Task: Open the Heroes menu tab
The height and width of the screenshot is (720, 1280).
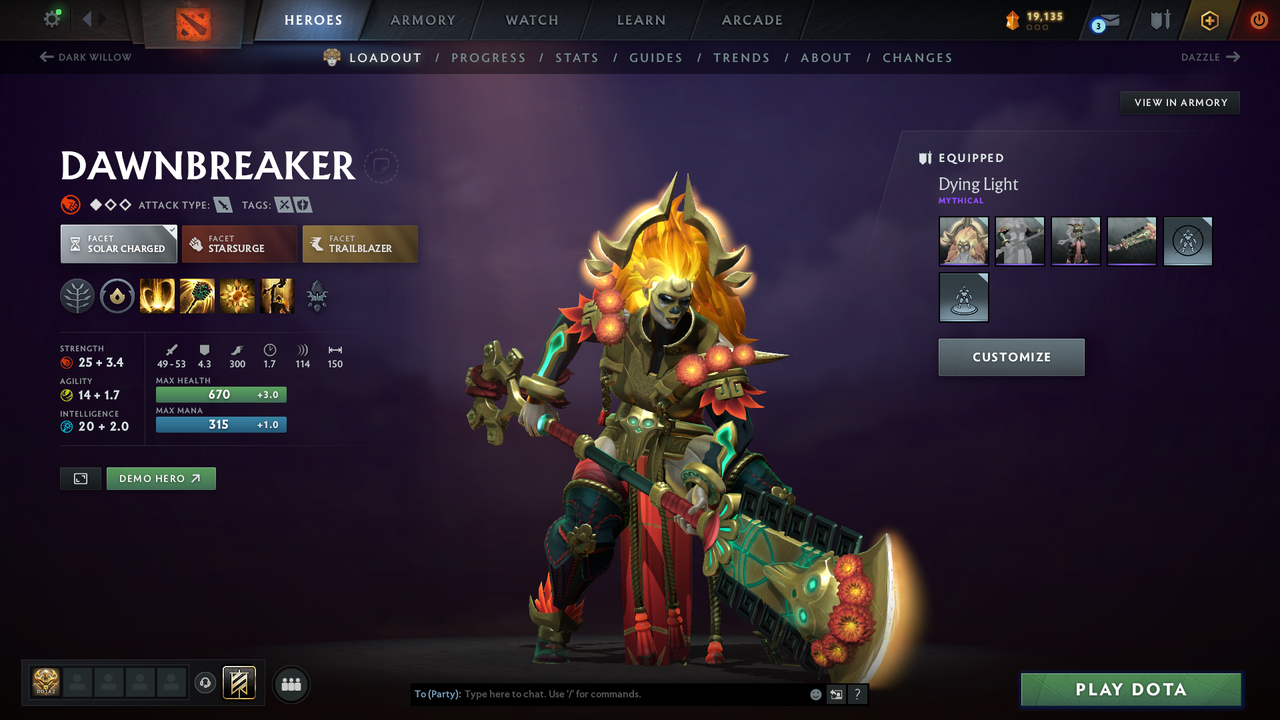Action: (313, 19)
